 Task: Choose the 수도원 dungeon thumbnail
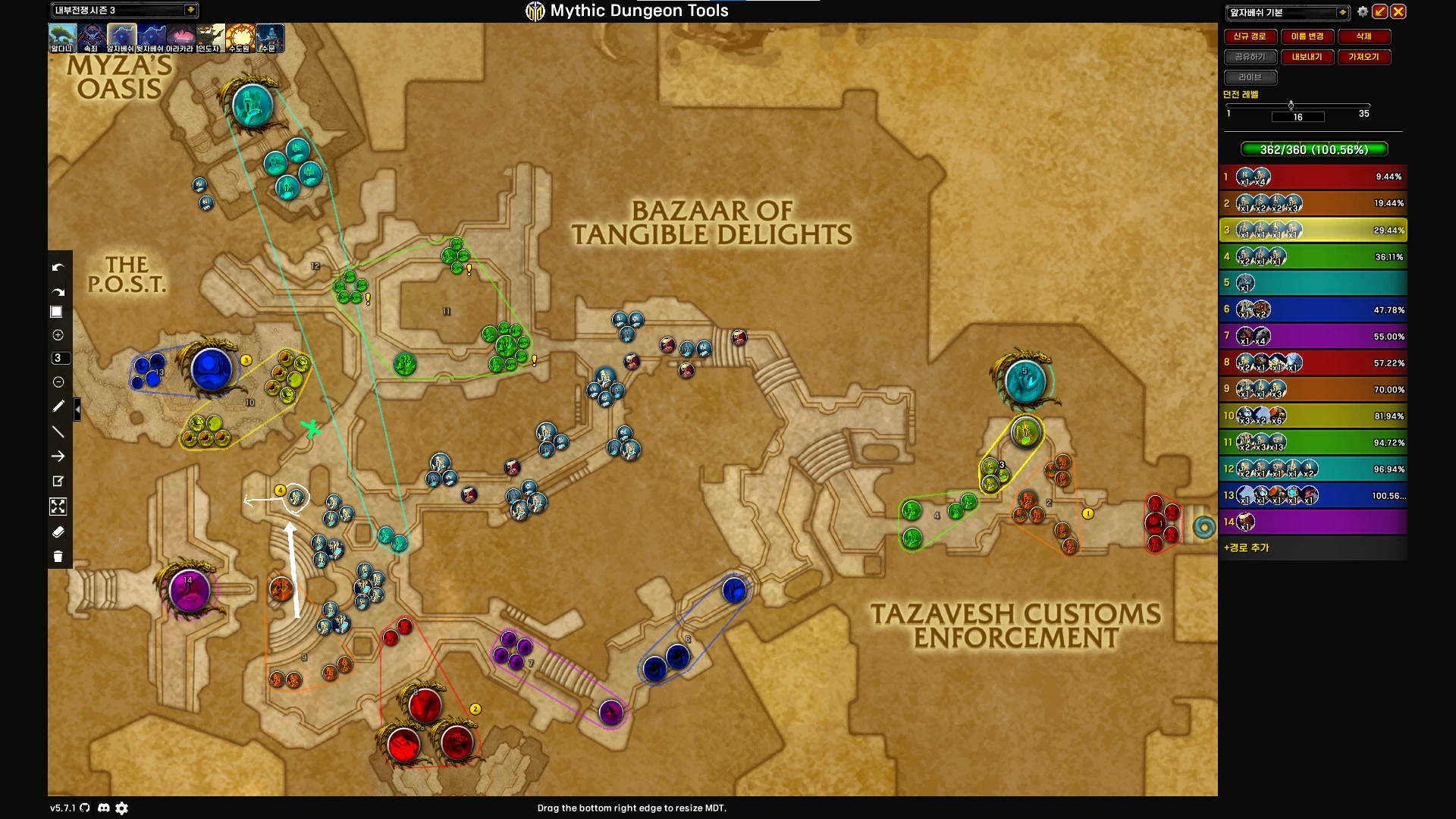point(240,37)
